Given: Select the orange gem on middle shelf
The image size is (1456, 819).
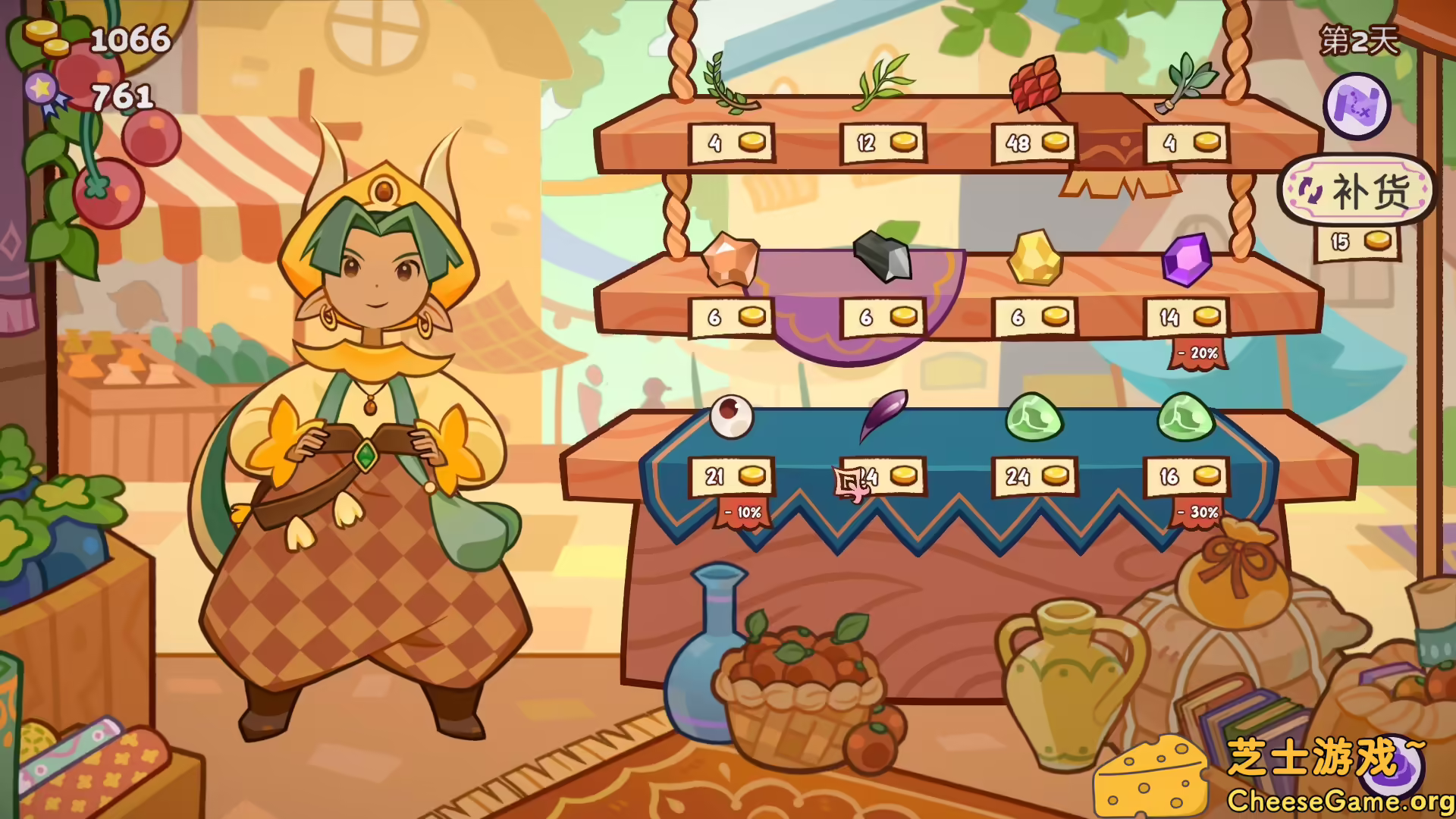Looking at the screenshot, I should click(x=730, y=259).
